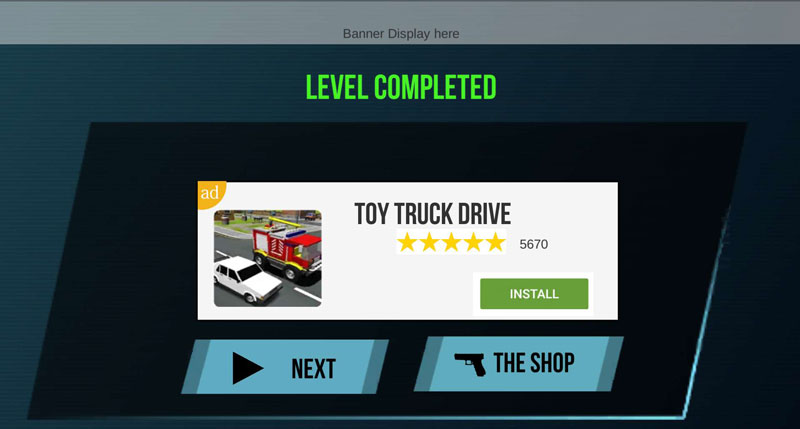Screen dimensions: 800x429
Task: Continue with the Next button
Action: (x=285, y=367)
